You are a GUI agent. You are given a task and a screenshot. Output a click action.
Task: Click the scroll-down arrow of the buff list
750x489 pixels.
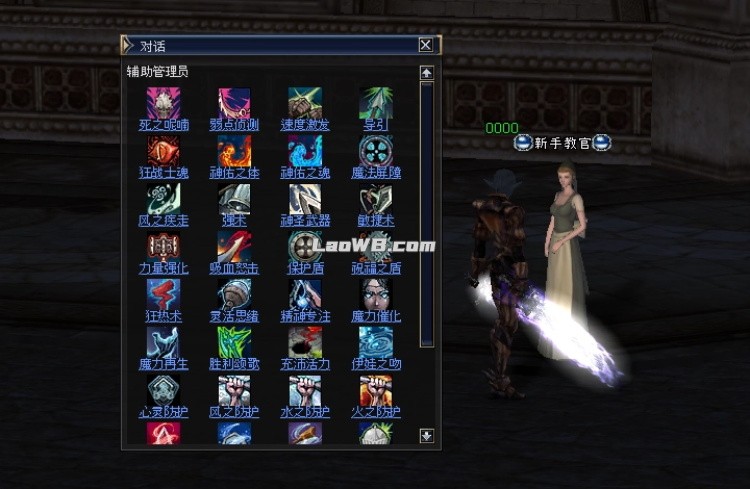[x=427, y=435]
